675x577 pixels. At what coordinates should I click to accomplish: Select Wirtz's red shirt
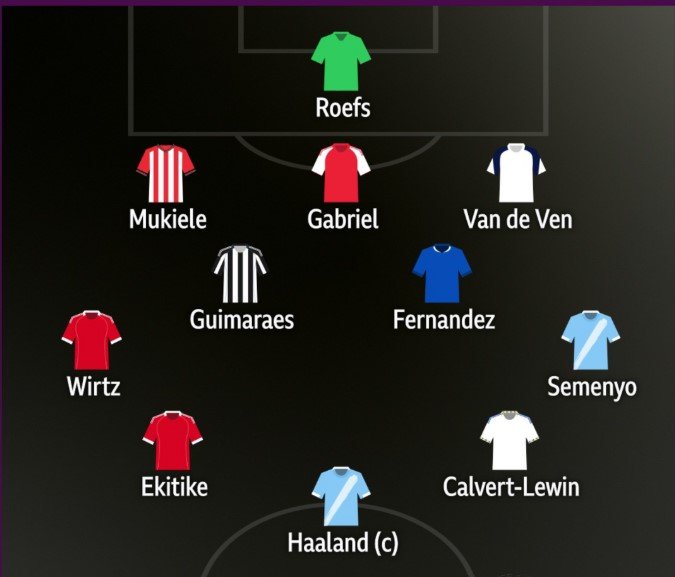(92, 341)
